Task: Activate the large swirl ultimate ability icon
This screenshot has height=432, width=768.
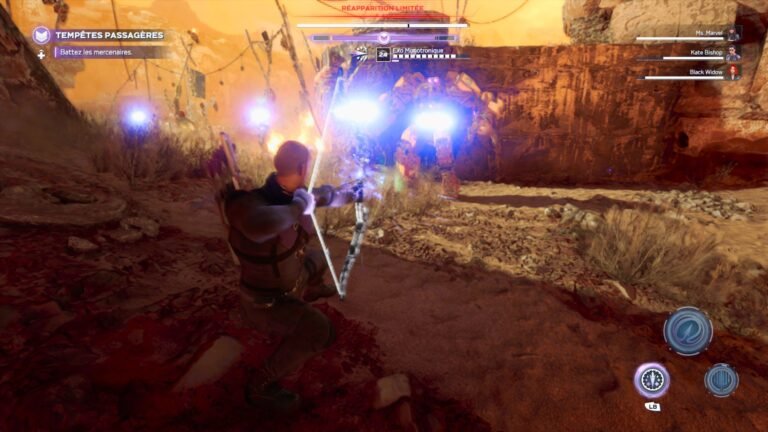Action: [688, 331]
